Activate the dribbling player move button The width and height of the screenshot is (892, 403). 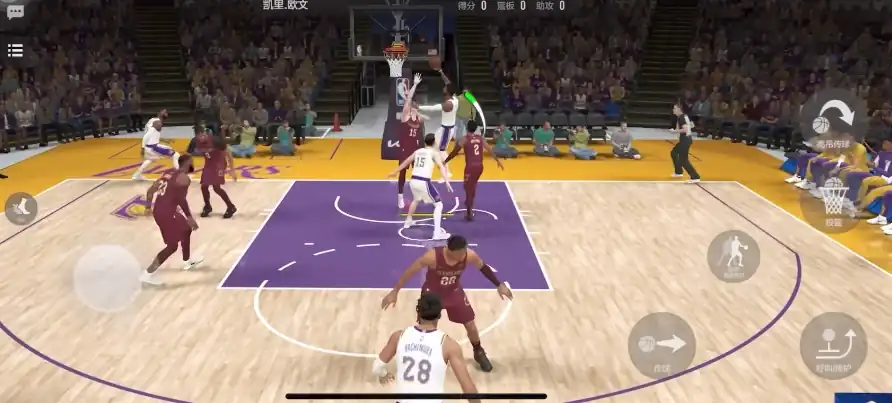(734, 255)
